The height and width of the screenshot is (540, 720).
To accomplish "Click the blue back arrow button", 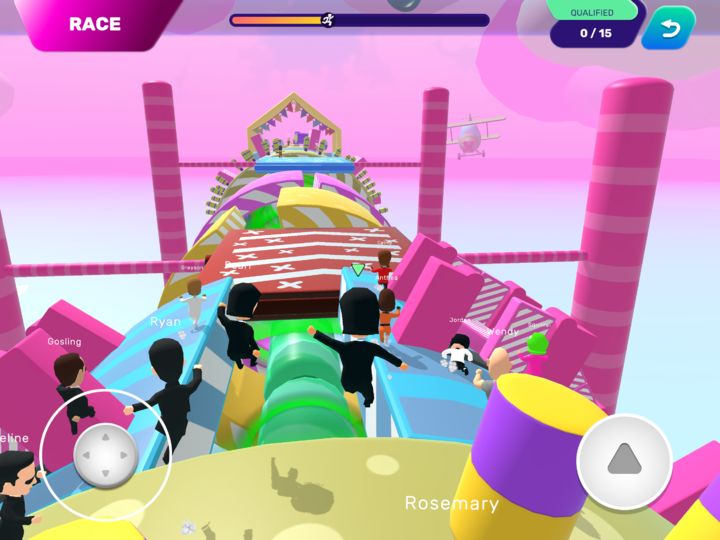I will (668, 29).
